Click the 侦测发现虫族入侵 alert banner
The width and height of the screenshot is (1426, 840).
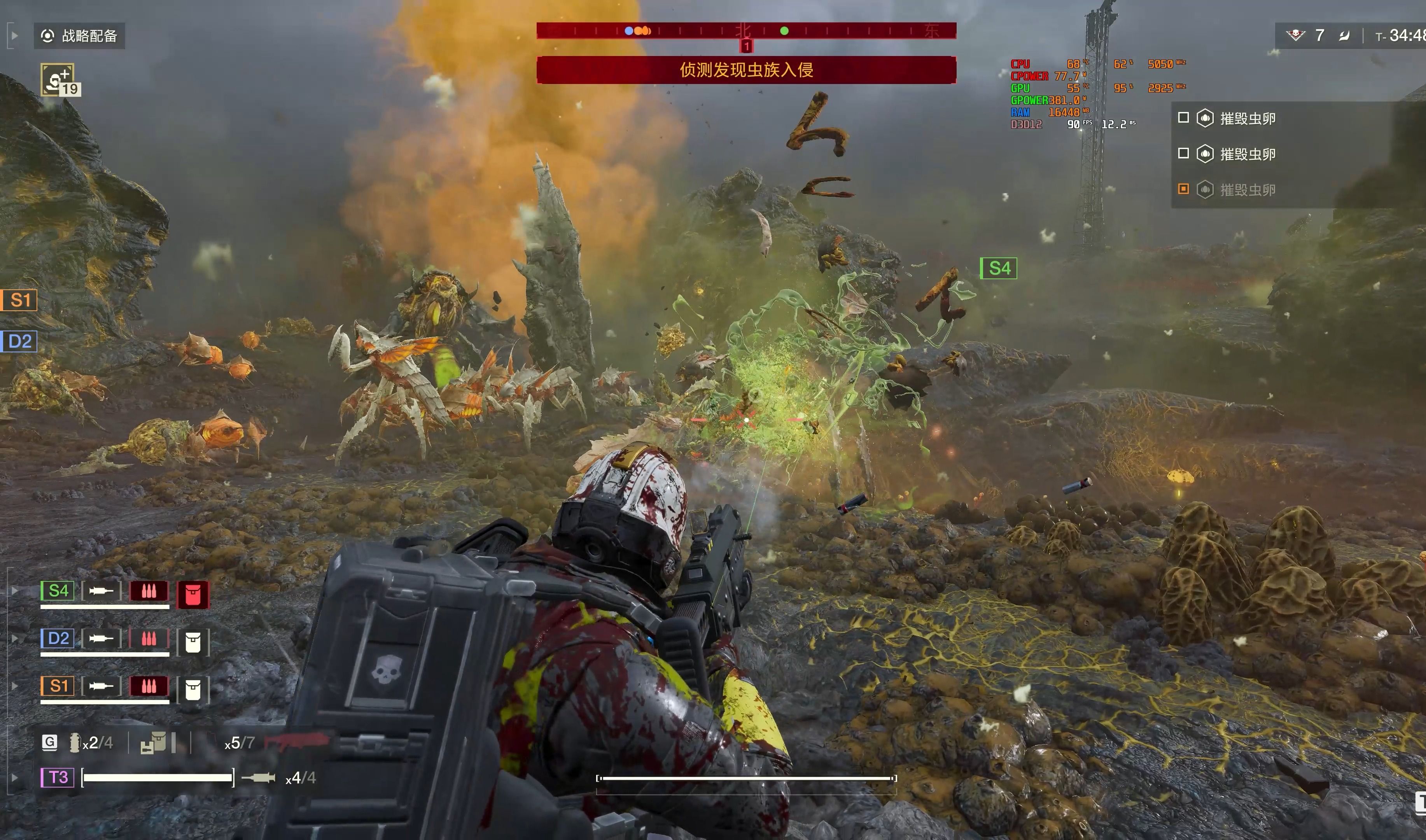pyautogui.click(x=746, y=70)
